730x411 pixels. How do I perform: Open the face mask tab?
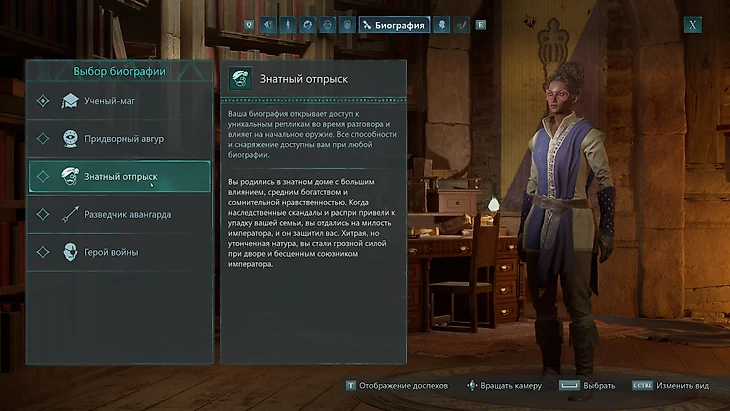pos(327,25)
